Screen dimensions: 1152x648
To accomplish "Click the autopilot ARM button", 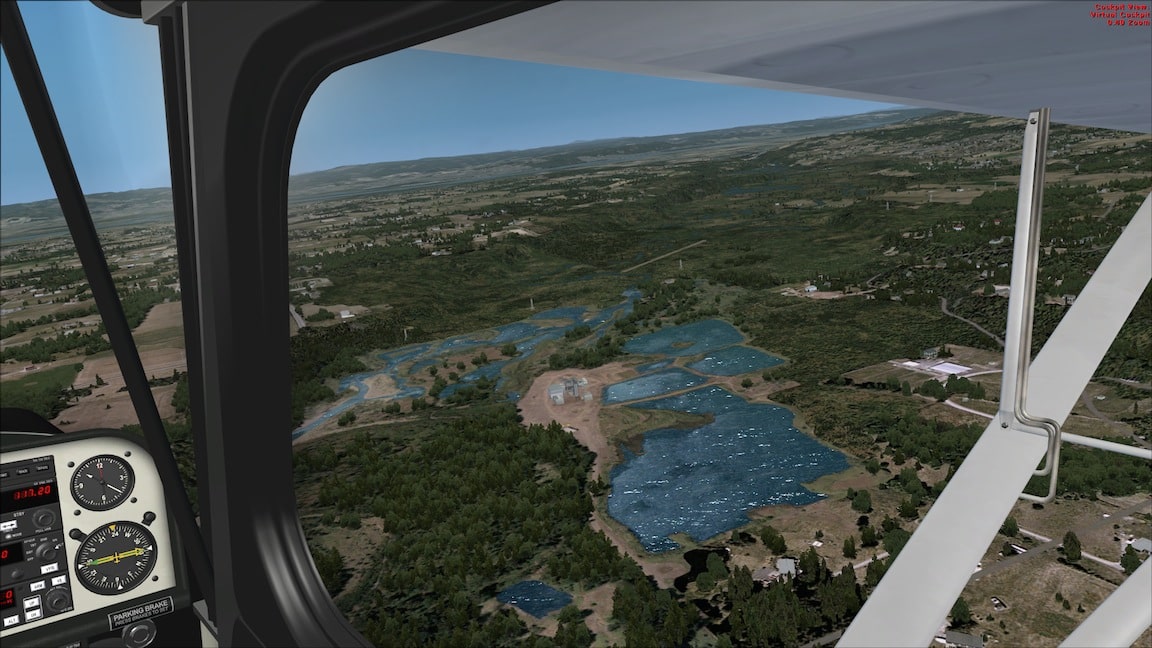I will [38, 586].
